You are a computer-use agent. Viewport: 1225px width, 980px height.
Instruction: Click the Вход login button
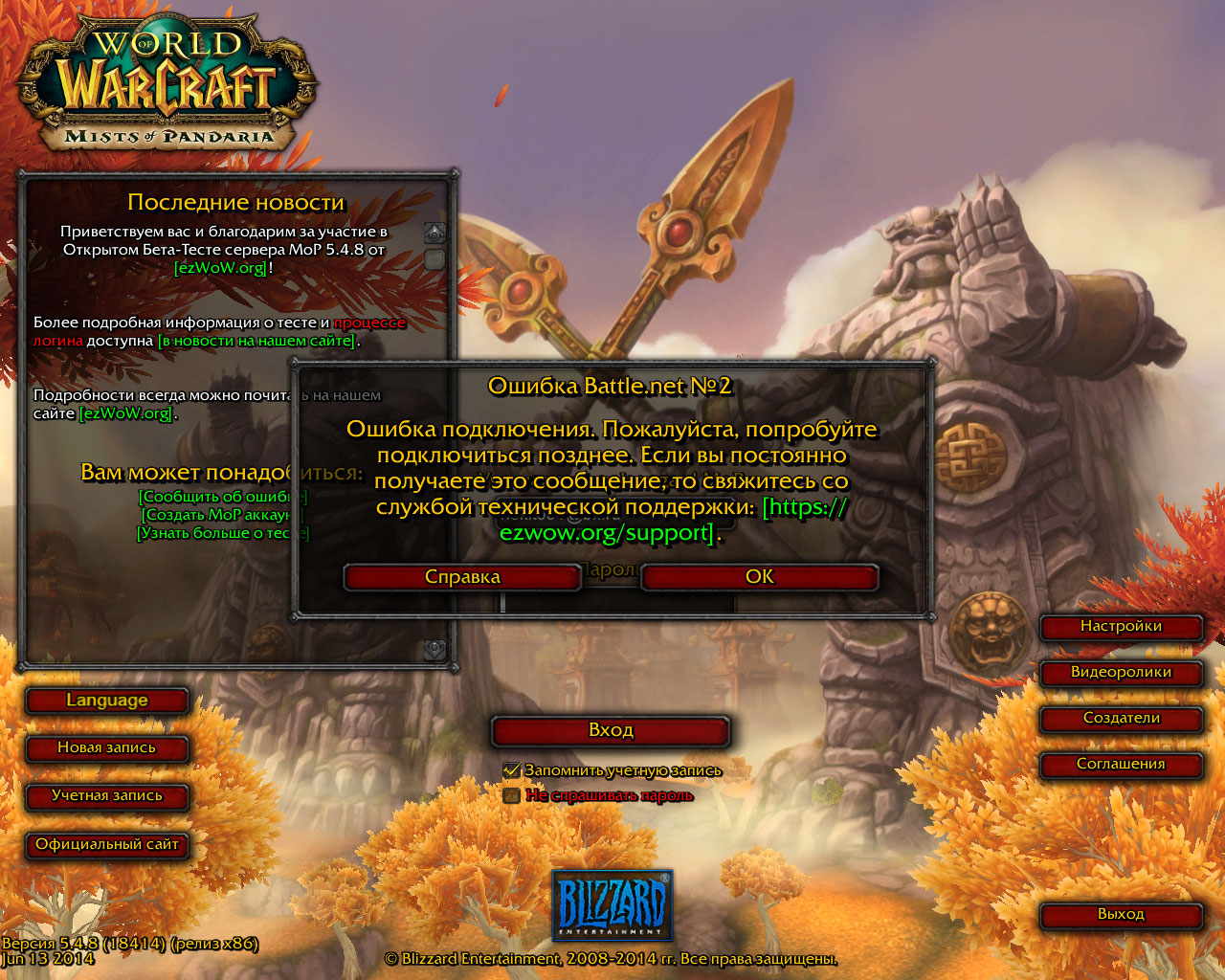611,731
